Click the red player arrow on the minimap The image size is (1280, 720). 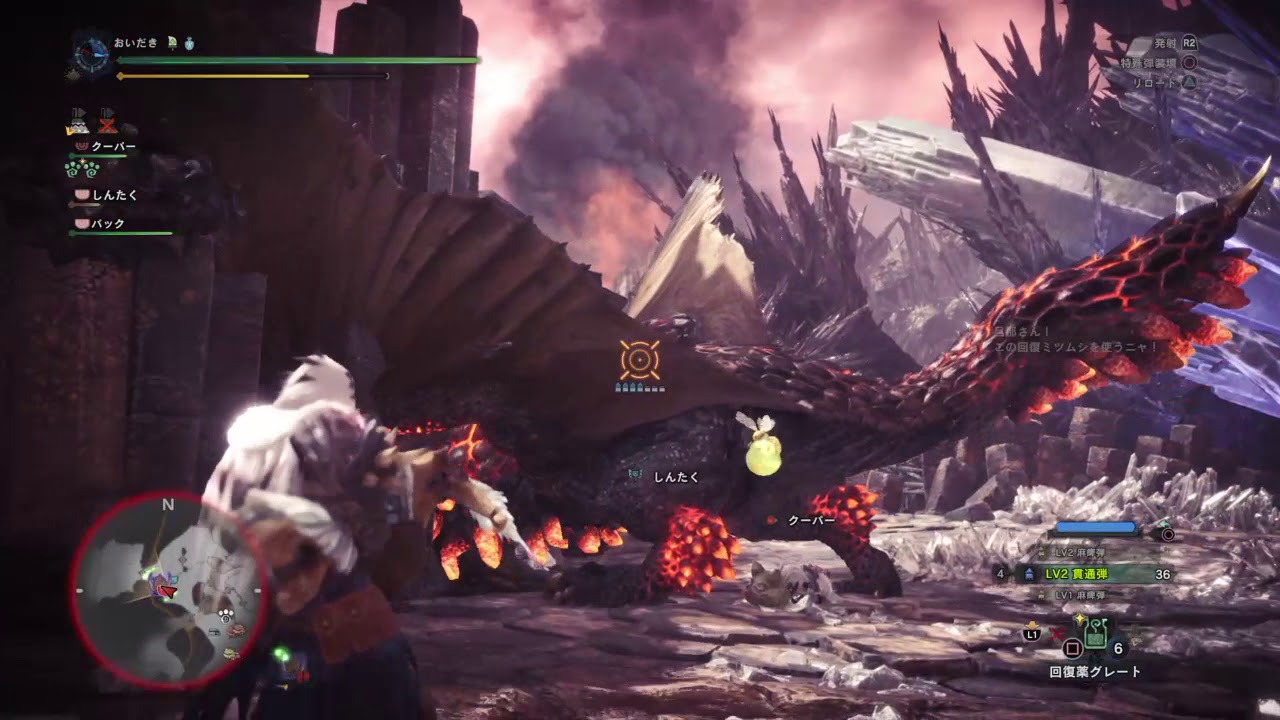(x=169, y=592)
